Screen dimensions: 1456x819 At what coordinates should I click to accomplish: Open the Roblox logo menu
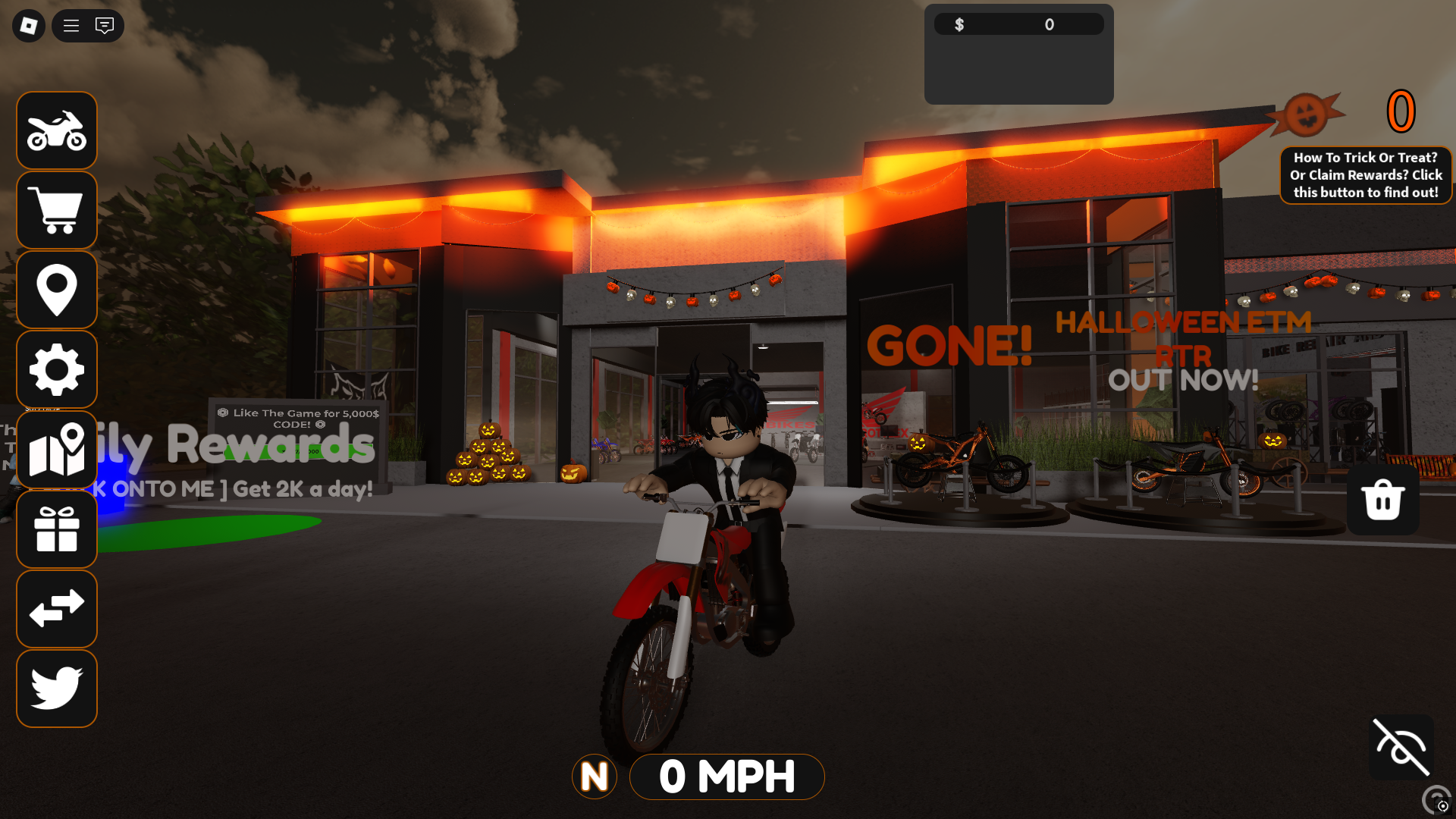[27, 25]
